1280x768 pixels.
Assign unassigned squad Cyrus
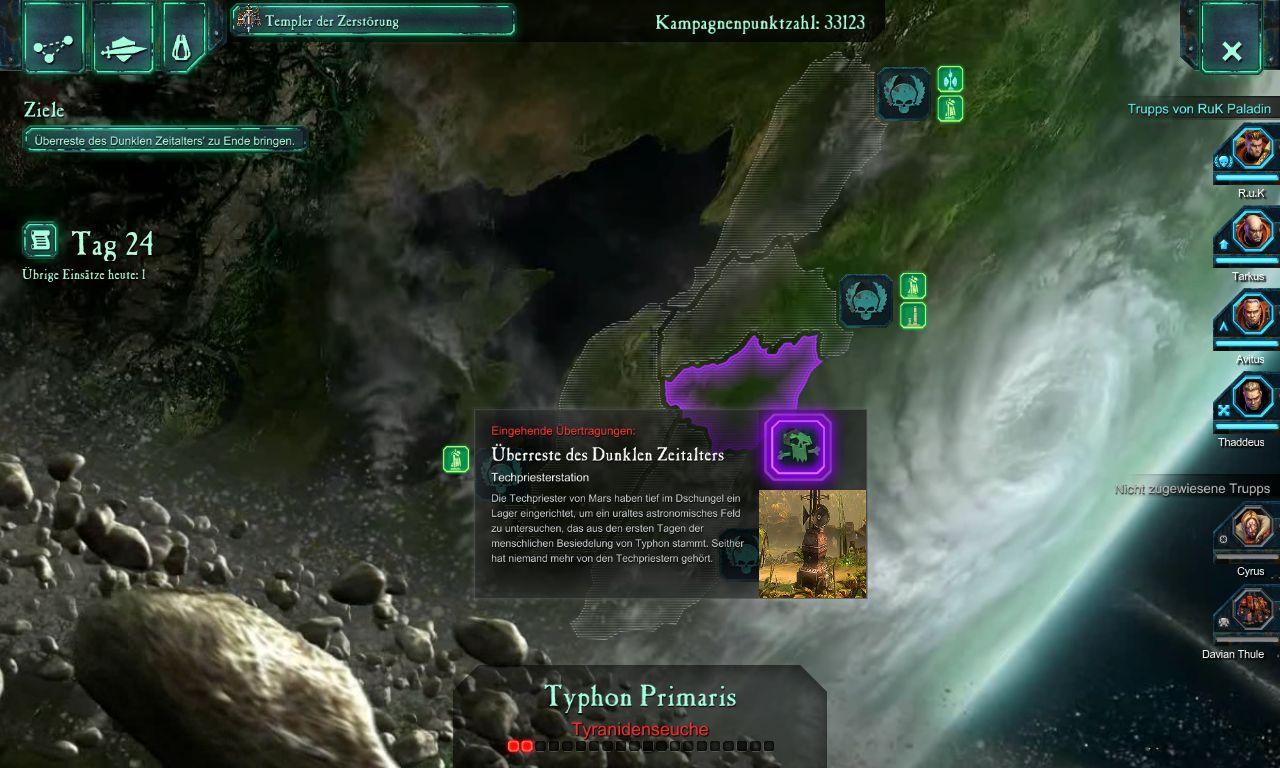click(x=1251, y=528)
